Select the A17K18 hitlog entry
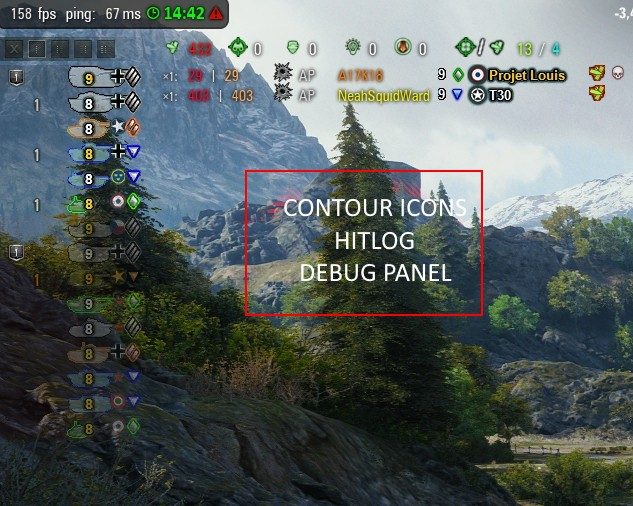Viewport: 633px width, 506px height. [x=361, y=75]
